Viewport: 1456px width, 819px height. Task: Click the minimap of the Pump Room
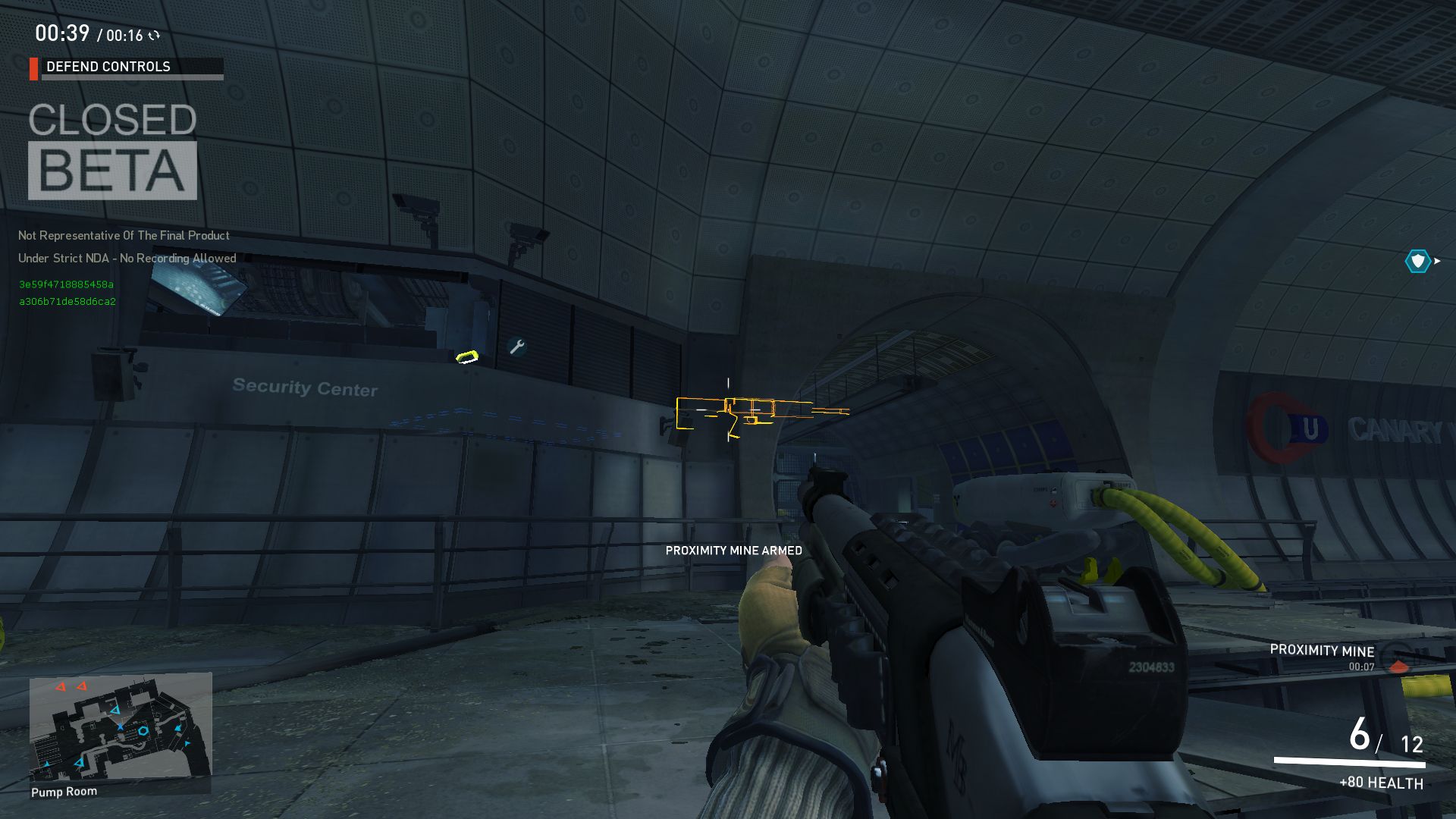click(x=120, y=726)
